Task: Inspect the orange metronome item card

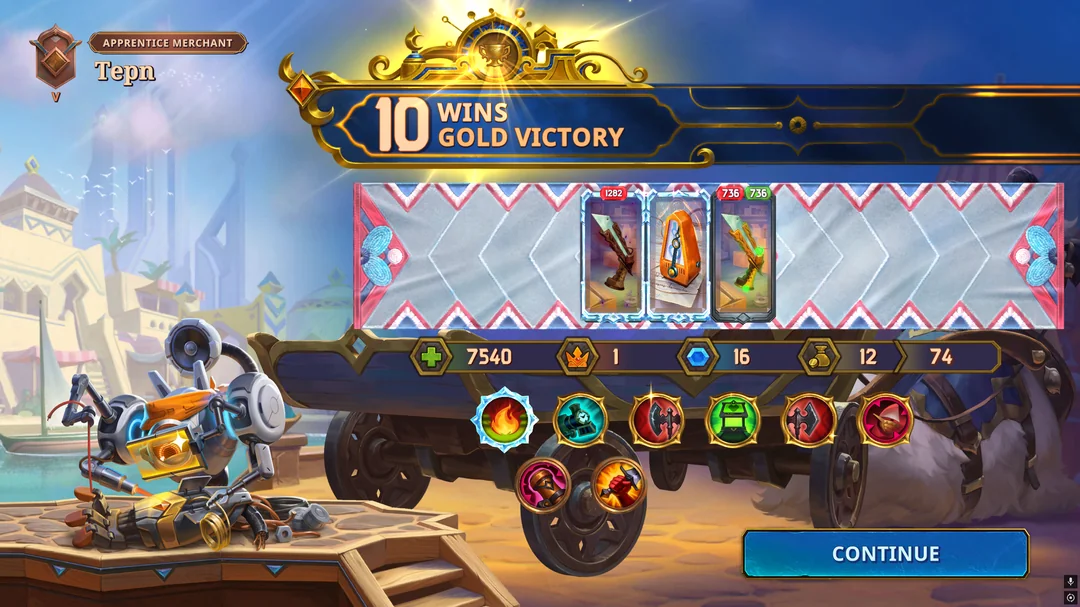Action: [x=678, y=256]
